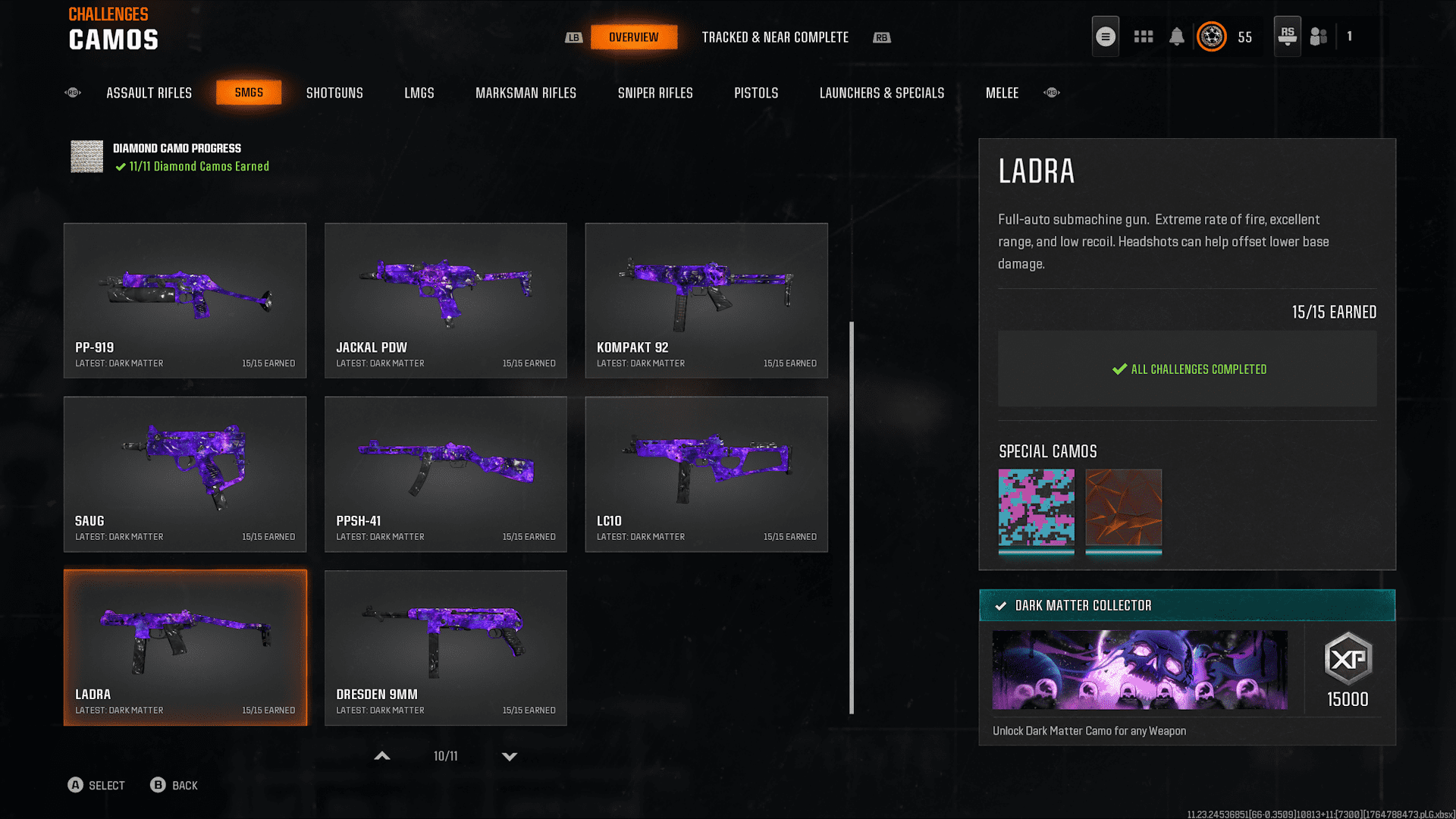
Task: Open the Shotguns camo tab
Action: click(334, 93)
